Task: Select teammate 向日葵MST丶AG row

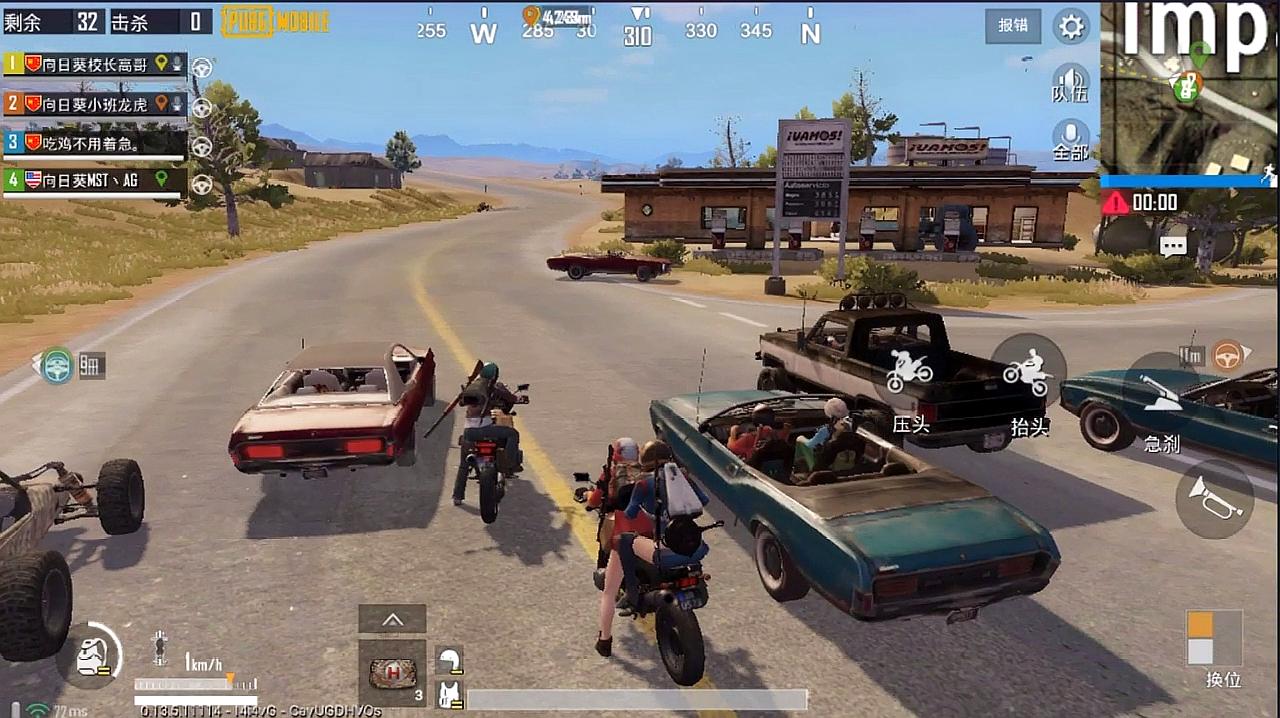Action: (95, 181)
